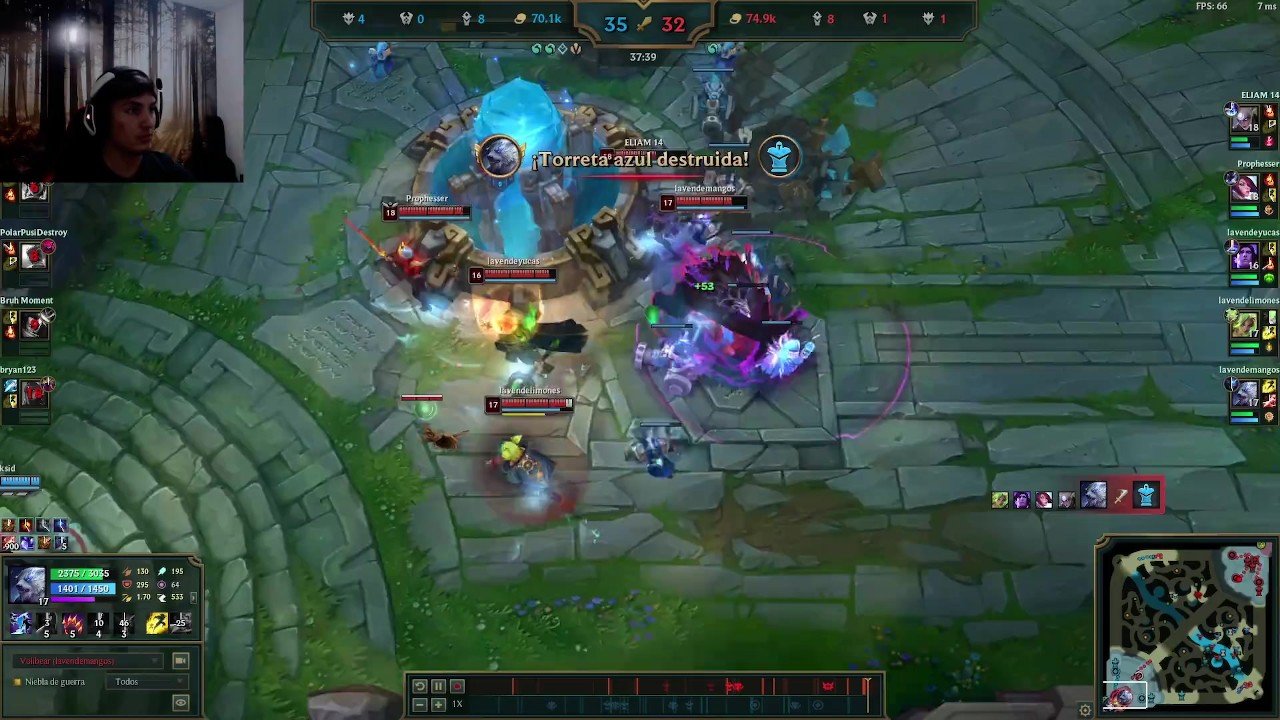Click the camera mode button

click(x=180, y=661)
